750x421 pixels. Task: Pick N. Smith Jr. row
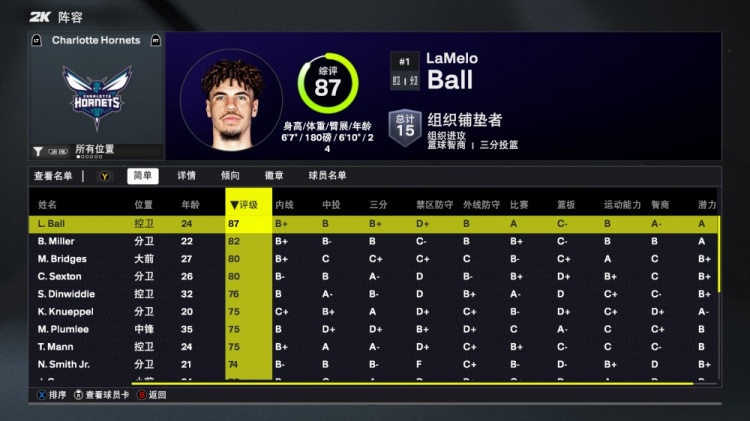[x=64, y=364]
